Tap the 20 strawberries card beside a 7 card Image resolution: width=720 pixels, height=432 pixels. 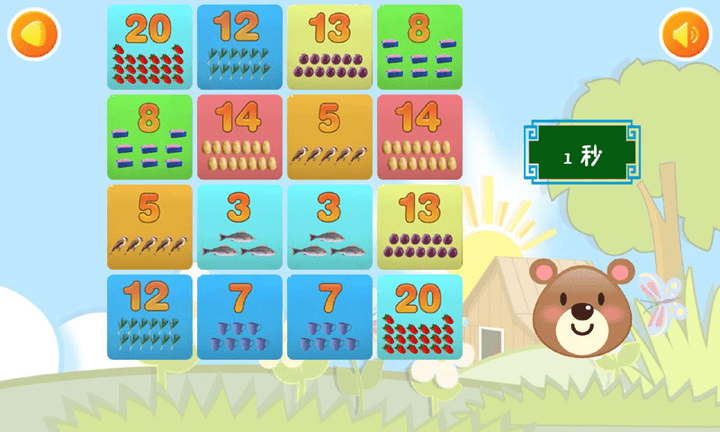tap(419, 317)
